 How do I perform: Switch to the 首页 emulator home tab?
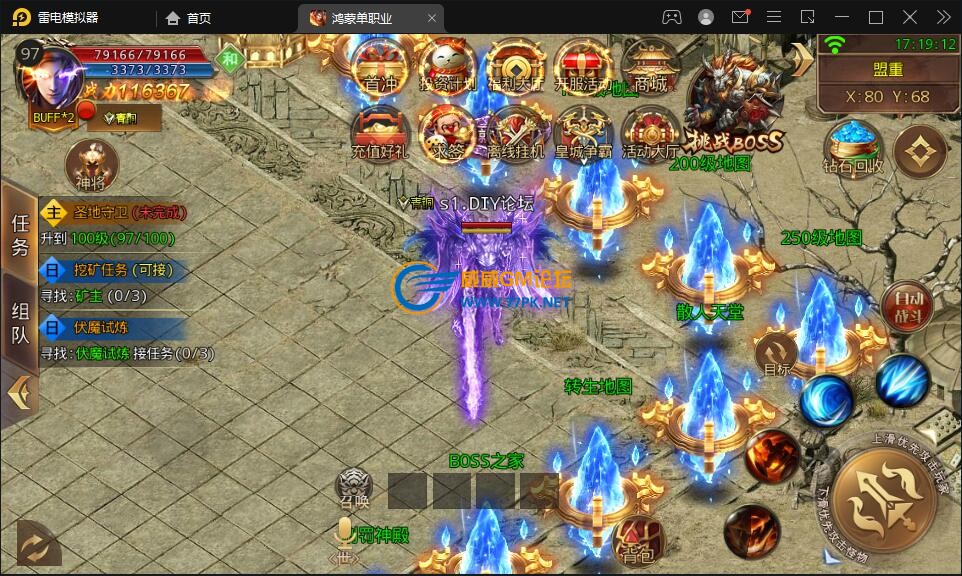[x=189, y=18]
